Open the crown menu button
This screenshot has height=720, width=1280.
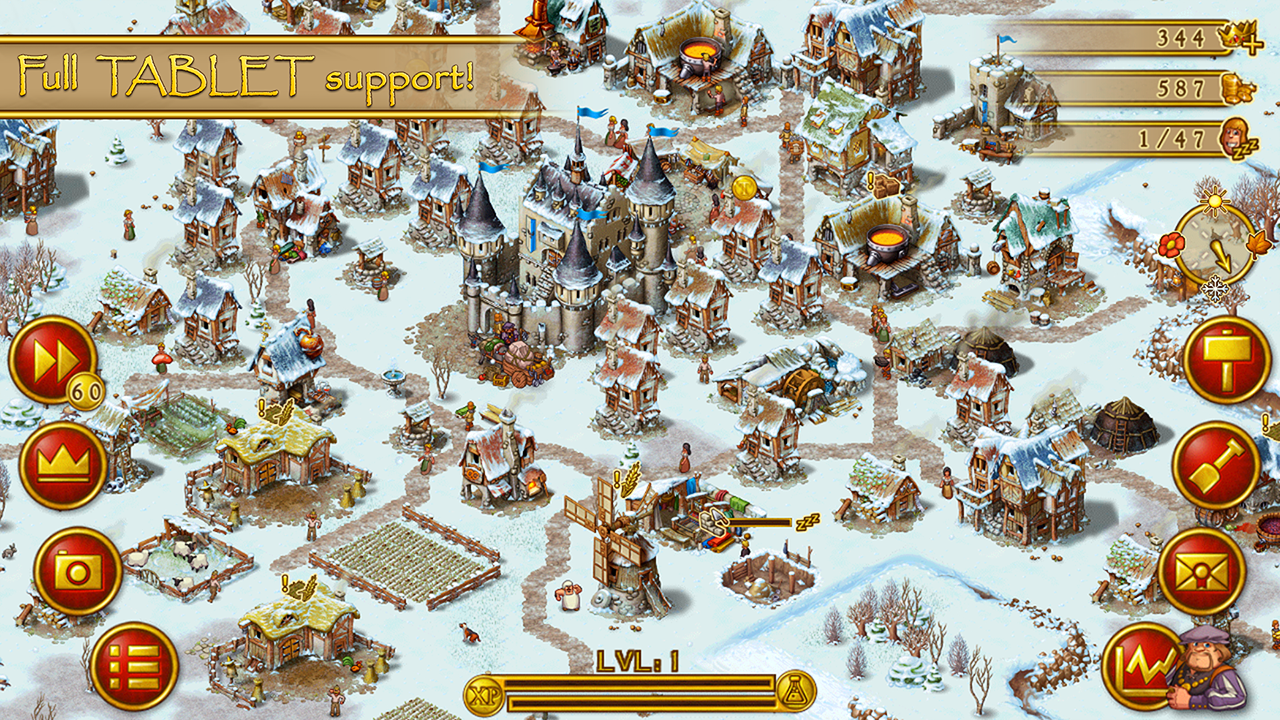[63, 464]
